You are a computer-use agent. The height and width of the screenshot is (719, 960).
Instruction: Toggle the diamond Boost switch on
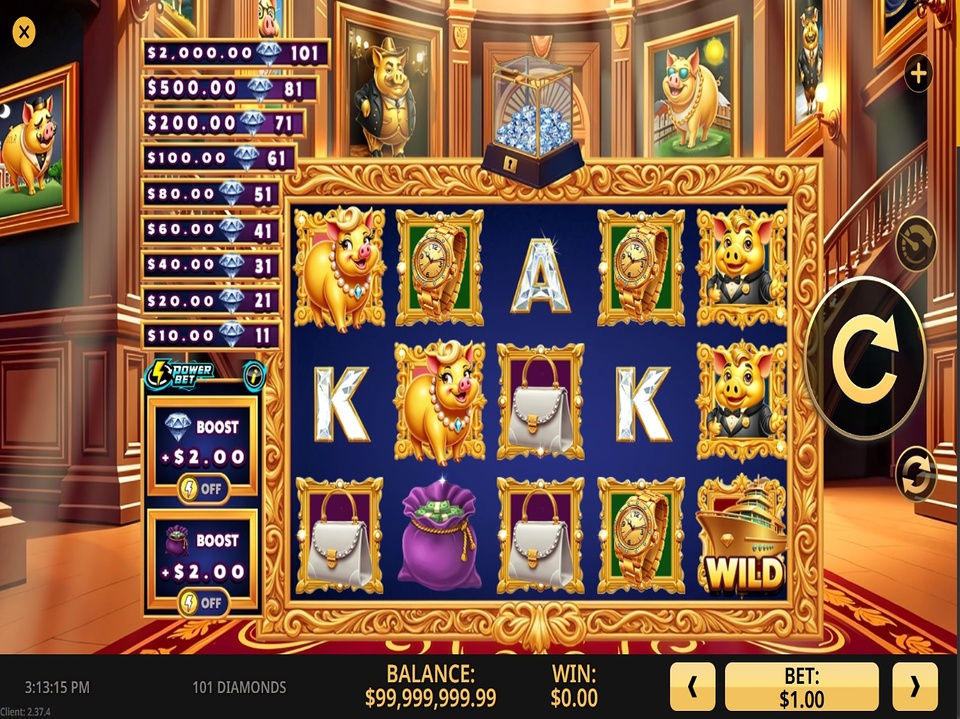point(202,488)
